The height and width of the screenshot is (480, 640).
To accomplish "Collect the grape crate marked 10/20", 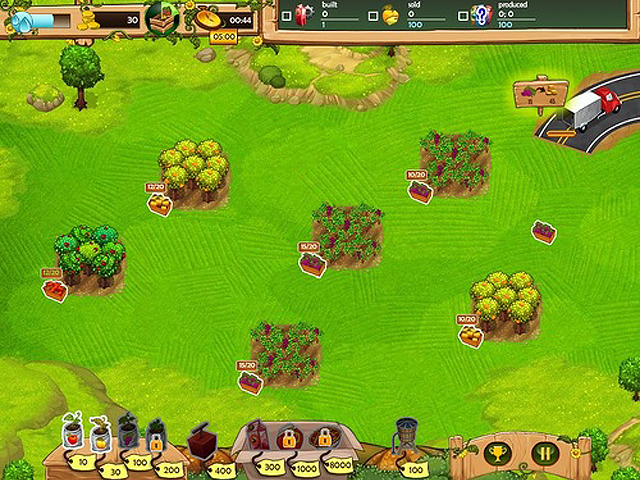I will [x=420, y=192].
